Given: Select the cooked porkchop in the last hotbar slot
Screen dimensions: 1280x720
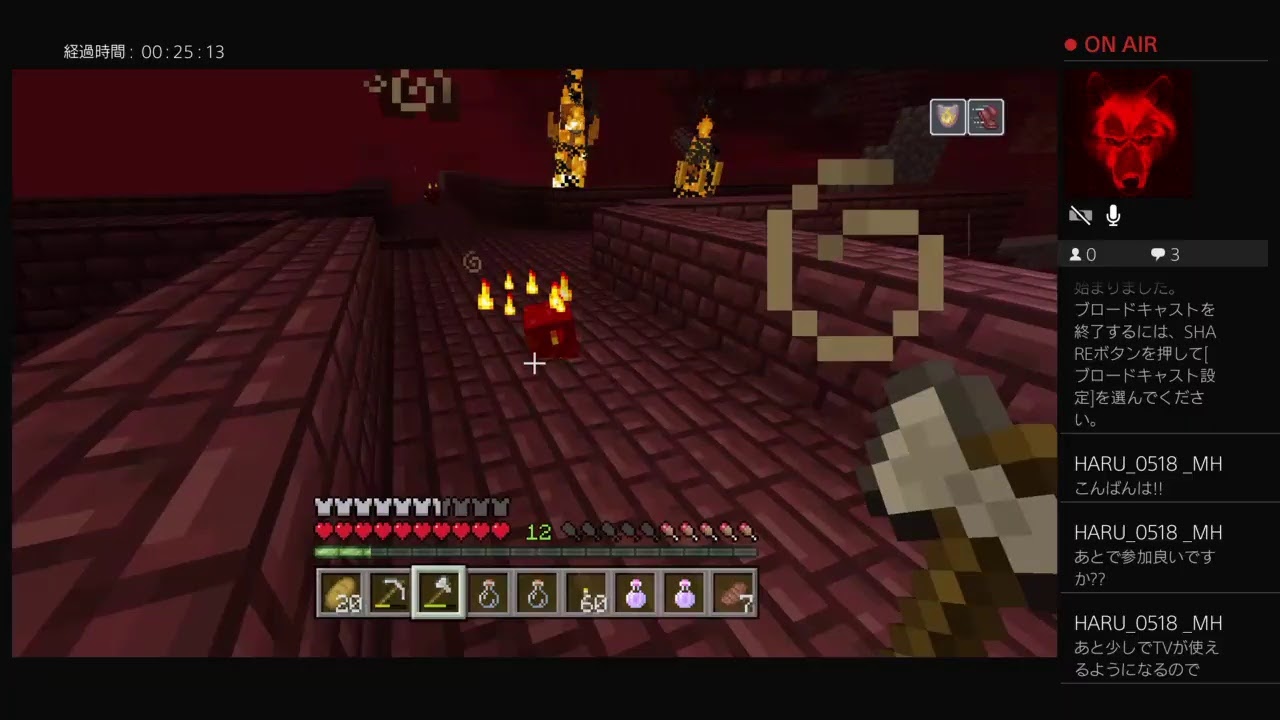Looking at the screenshot, I should click(733, 593).
